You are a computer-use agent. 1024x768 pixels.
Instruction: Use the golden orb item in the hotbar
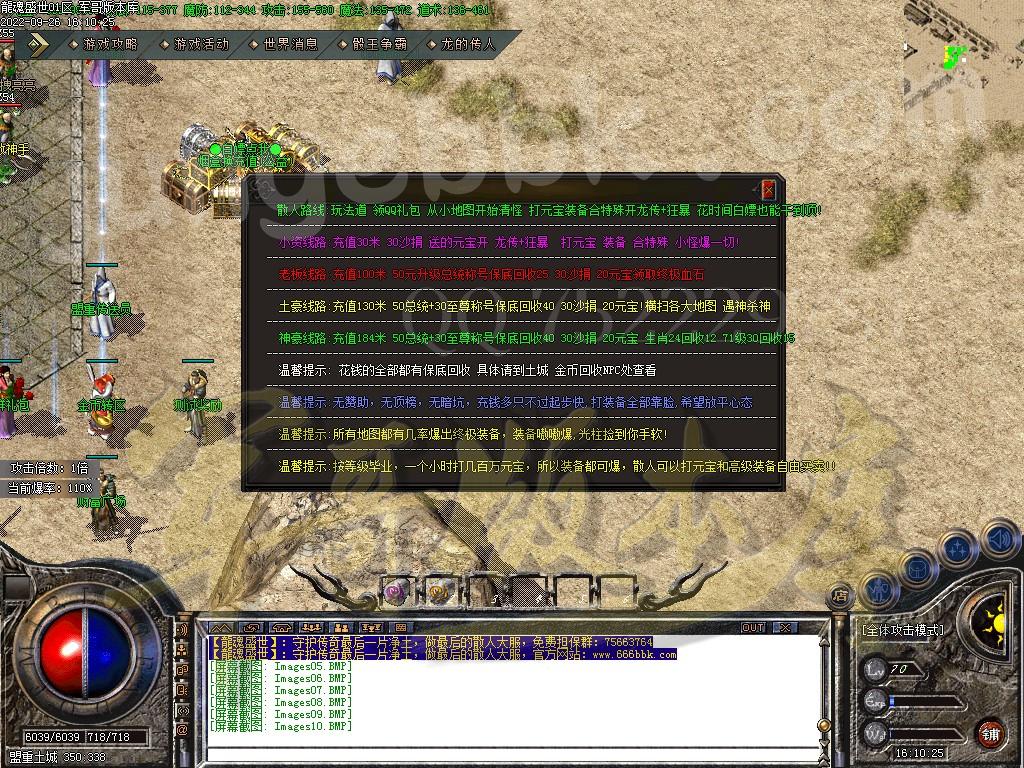pyautogui.click(x=439, y=591)
